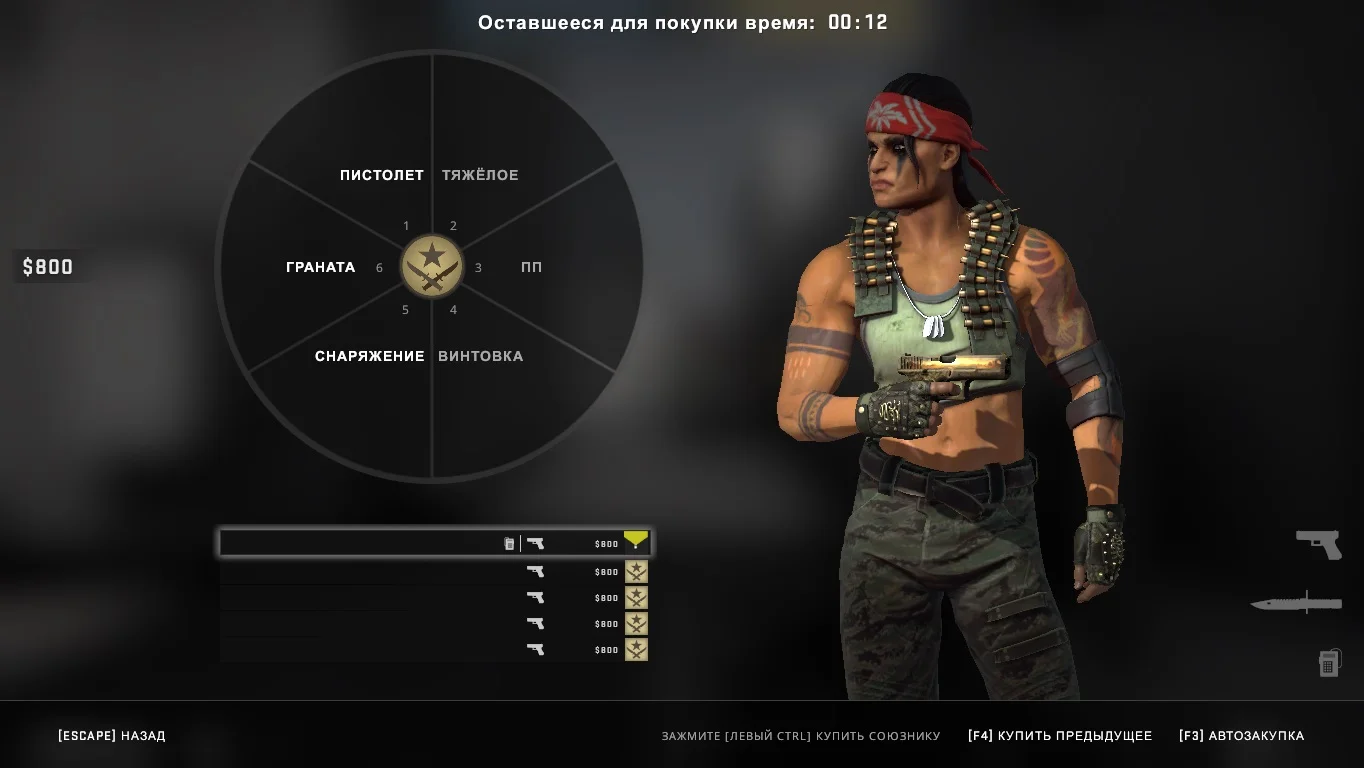The height and width of the screenshot is (768, 1364).
Task: Open the ВИНТОВКА rifle category
Action: 481,356
